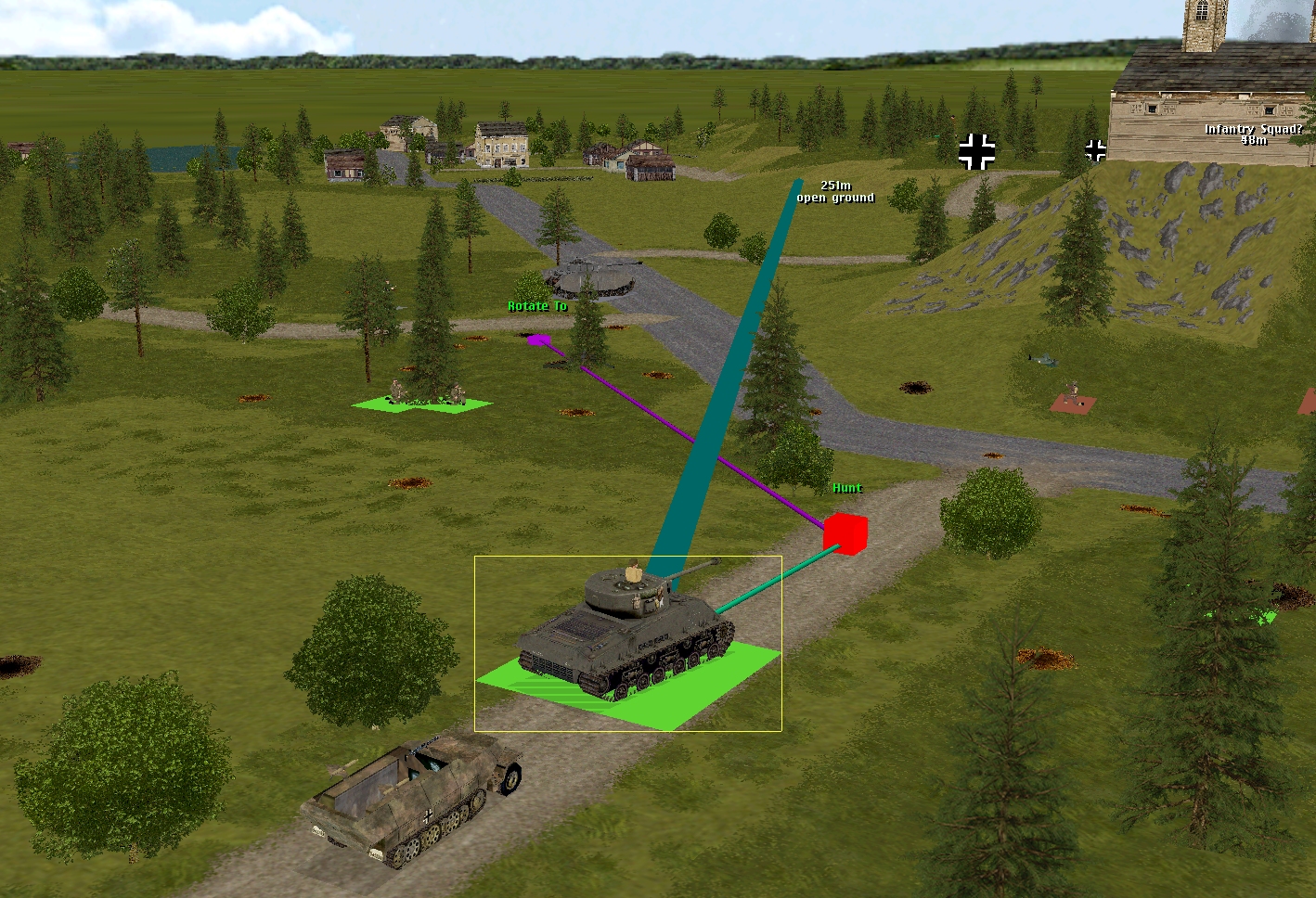
Task: Select the purple Rotate To waypoint marker
Action: coord(538,340)
